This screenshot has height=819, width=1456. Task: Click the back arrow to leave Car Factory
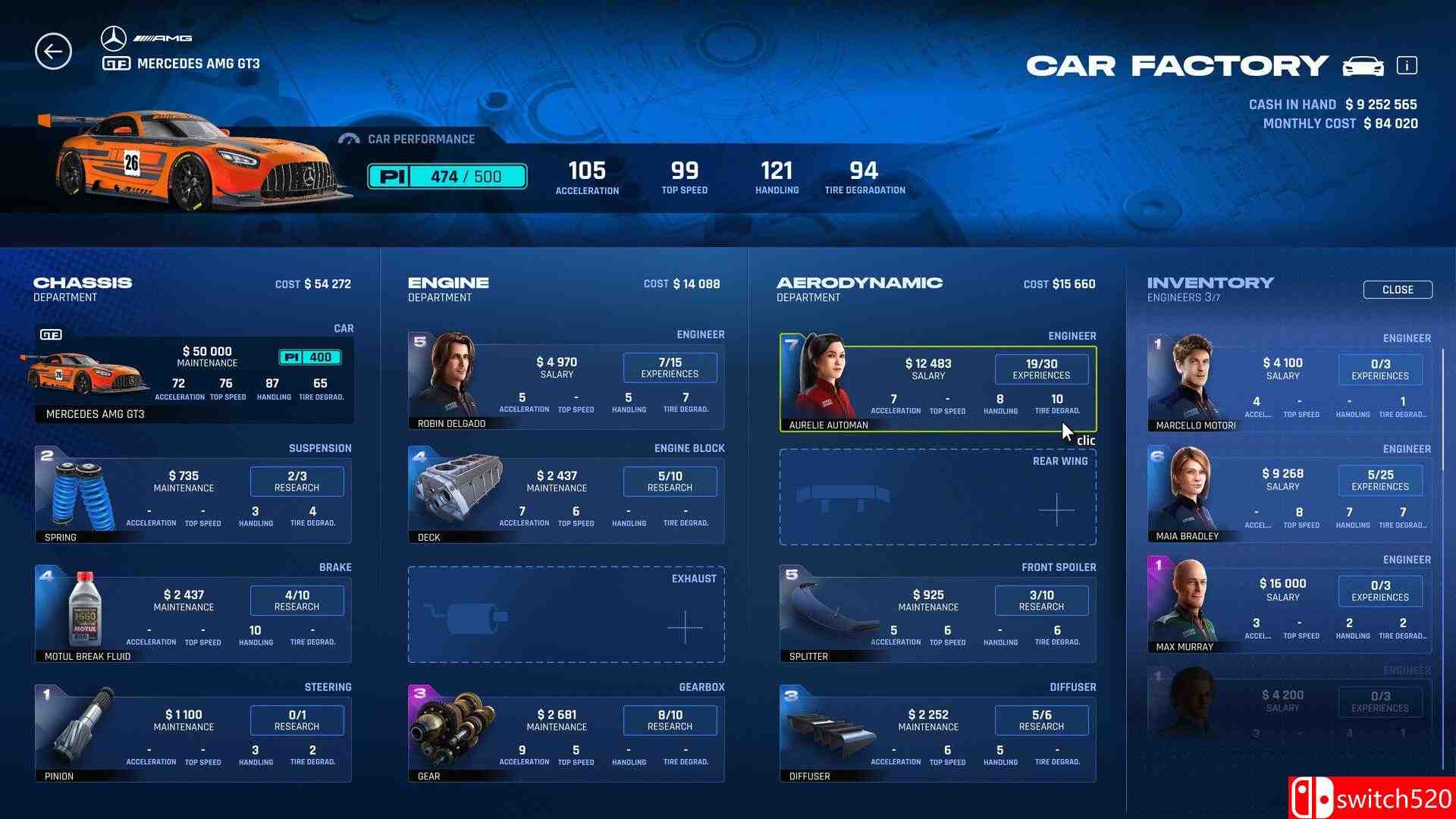coord(52,51)
